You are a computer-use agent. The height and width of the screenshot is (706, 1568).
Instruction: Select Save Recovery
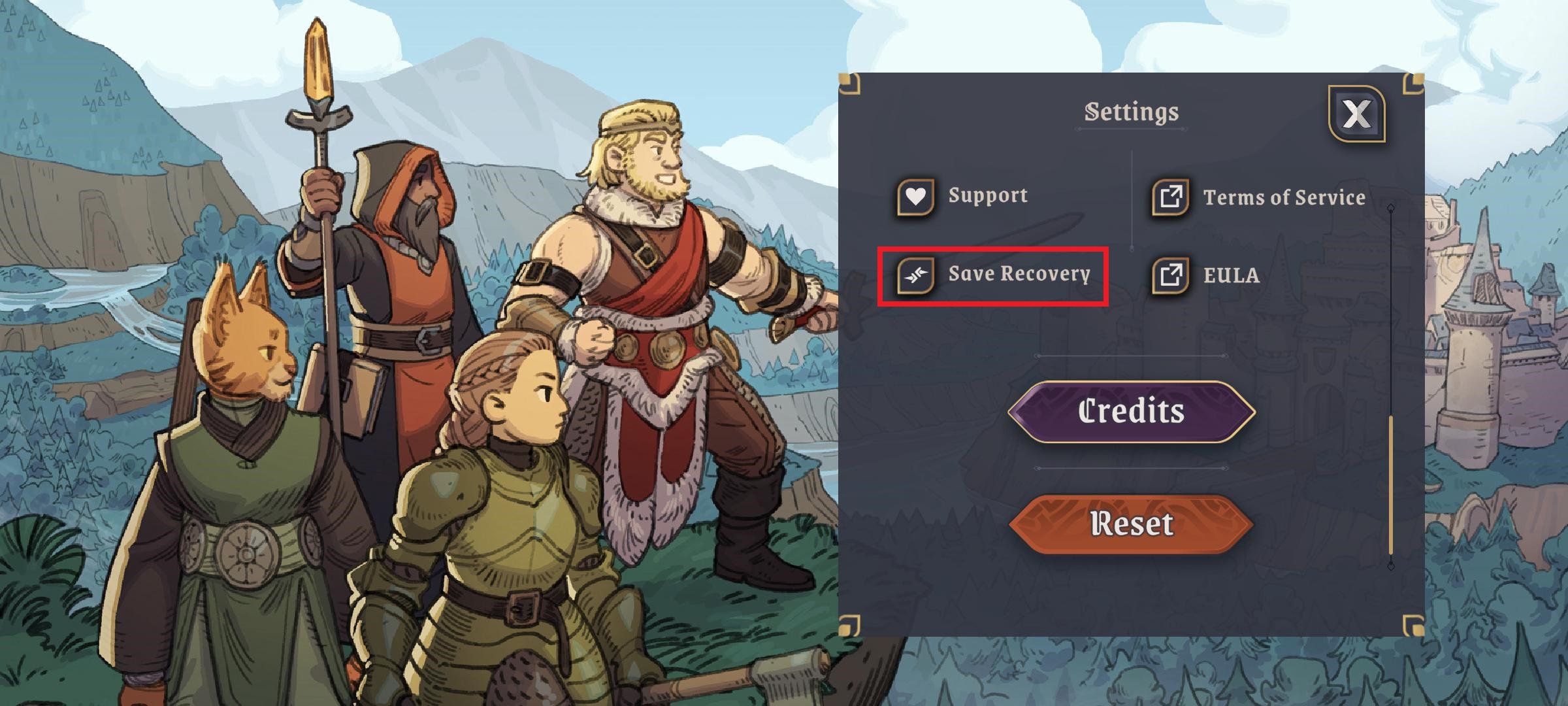[x=993, y=275]
